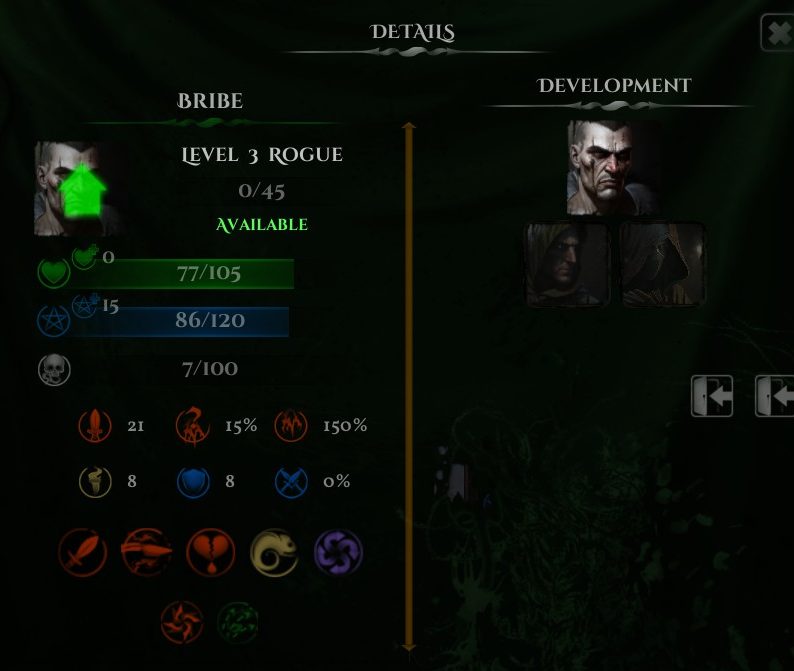Screen dimensions: 794x671
Task: Select the red dagger slash ability icon
Action: [x=146, y=553]
